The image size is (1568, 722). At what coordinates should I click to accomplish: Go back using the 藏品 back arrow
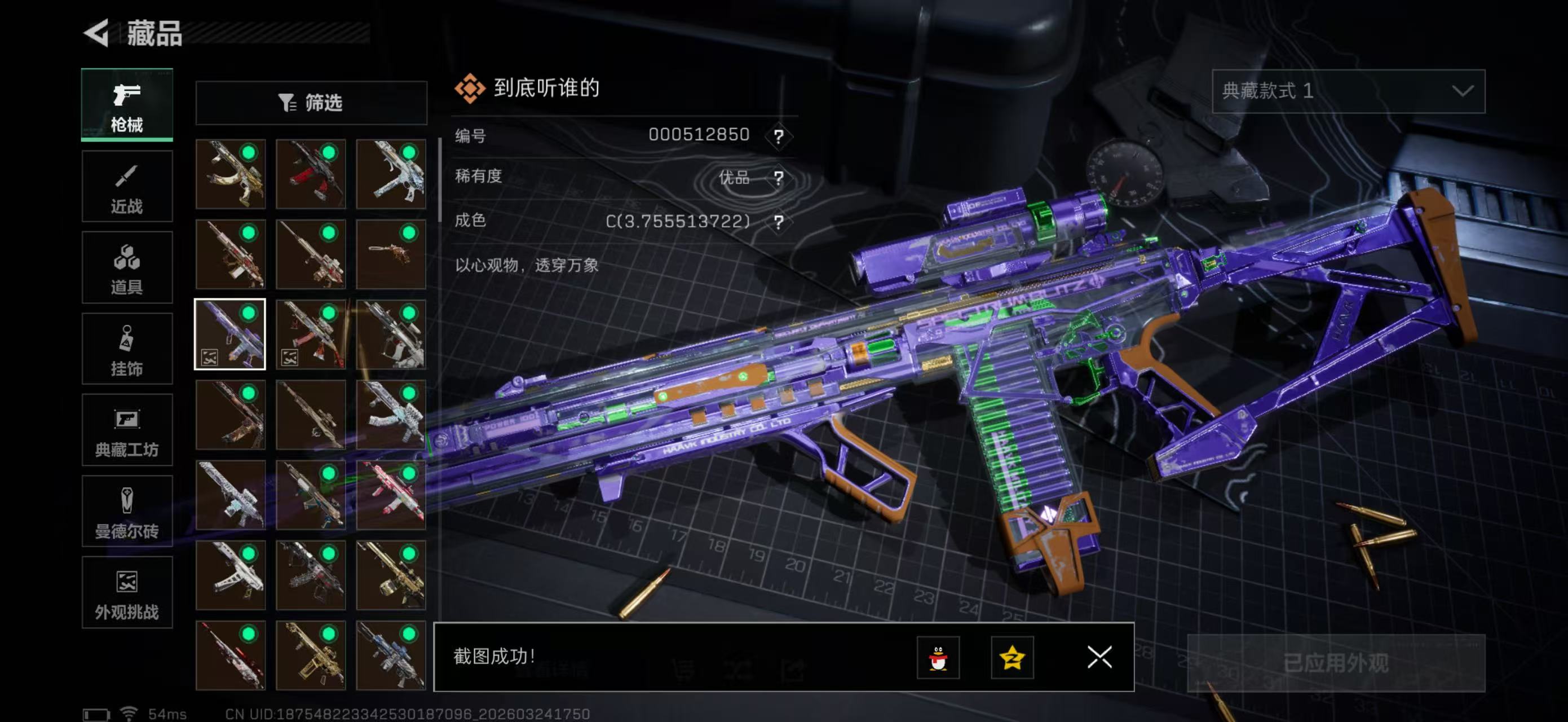pos(97,33)
